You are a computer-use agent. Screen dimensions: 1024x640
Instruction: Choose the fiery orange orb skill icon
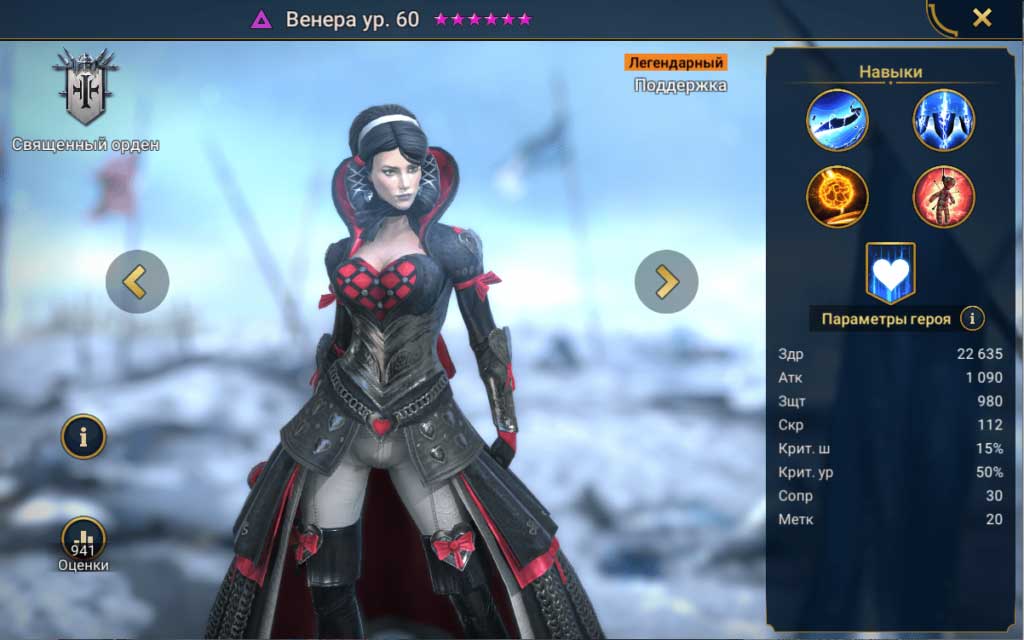tap(837, 196)
